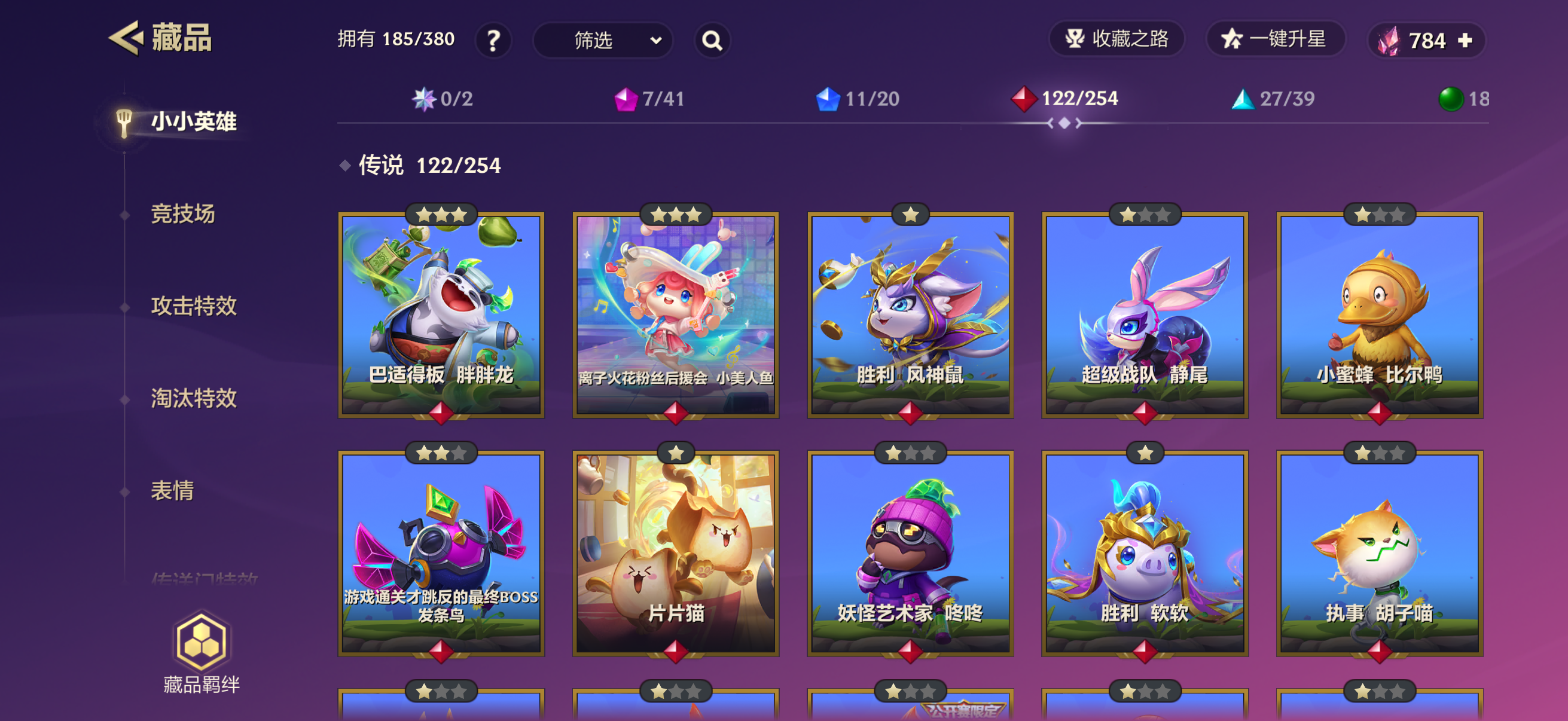Select the 表情 emotes category
Image resolution: width=1568 pixels, height=721 pixels.
pos(172,490)
